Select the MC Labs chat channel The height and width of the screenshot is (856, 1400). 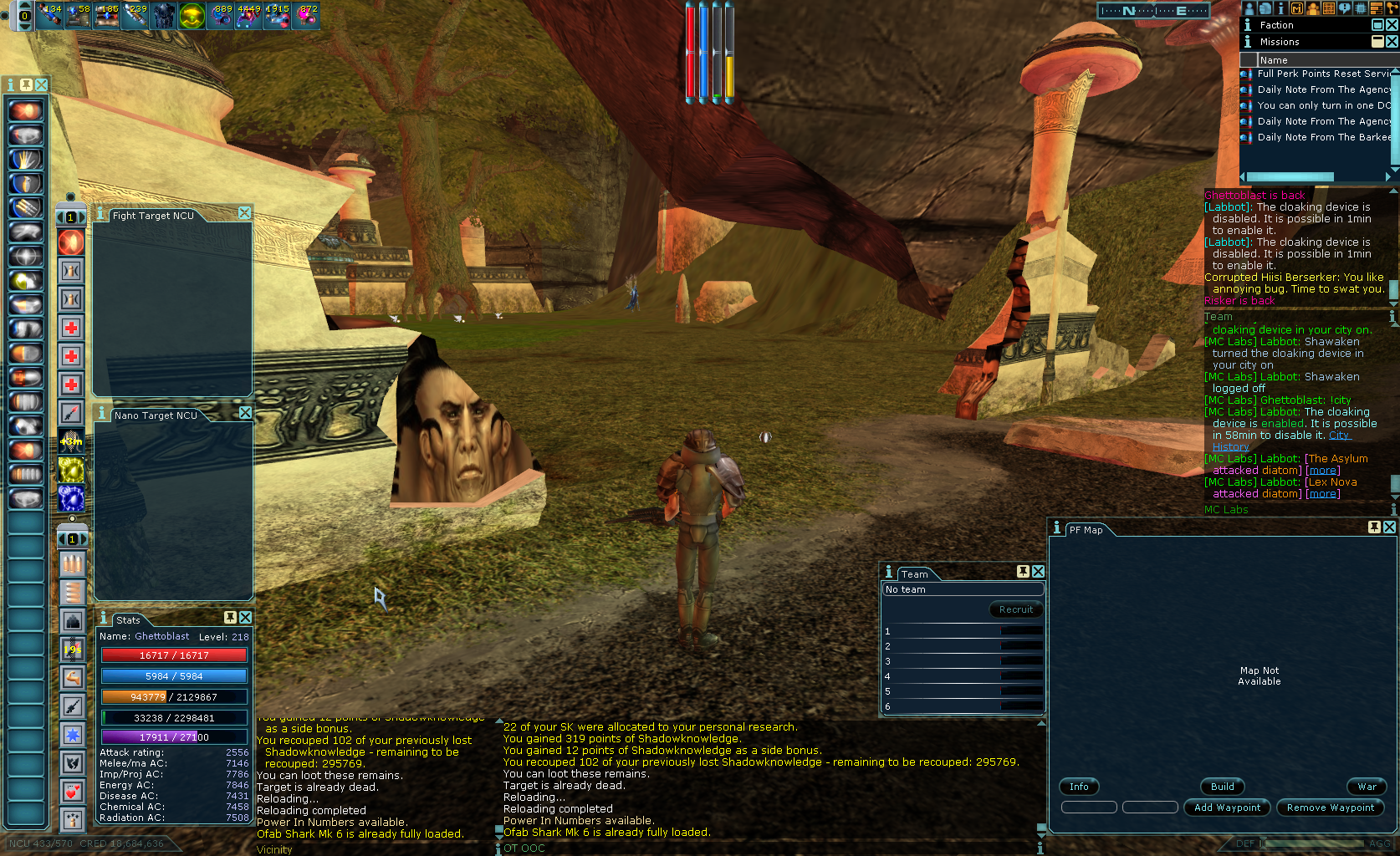pos(1226,509)
